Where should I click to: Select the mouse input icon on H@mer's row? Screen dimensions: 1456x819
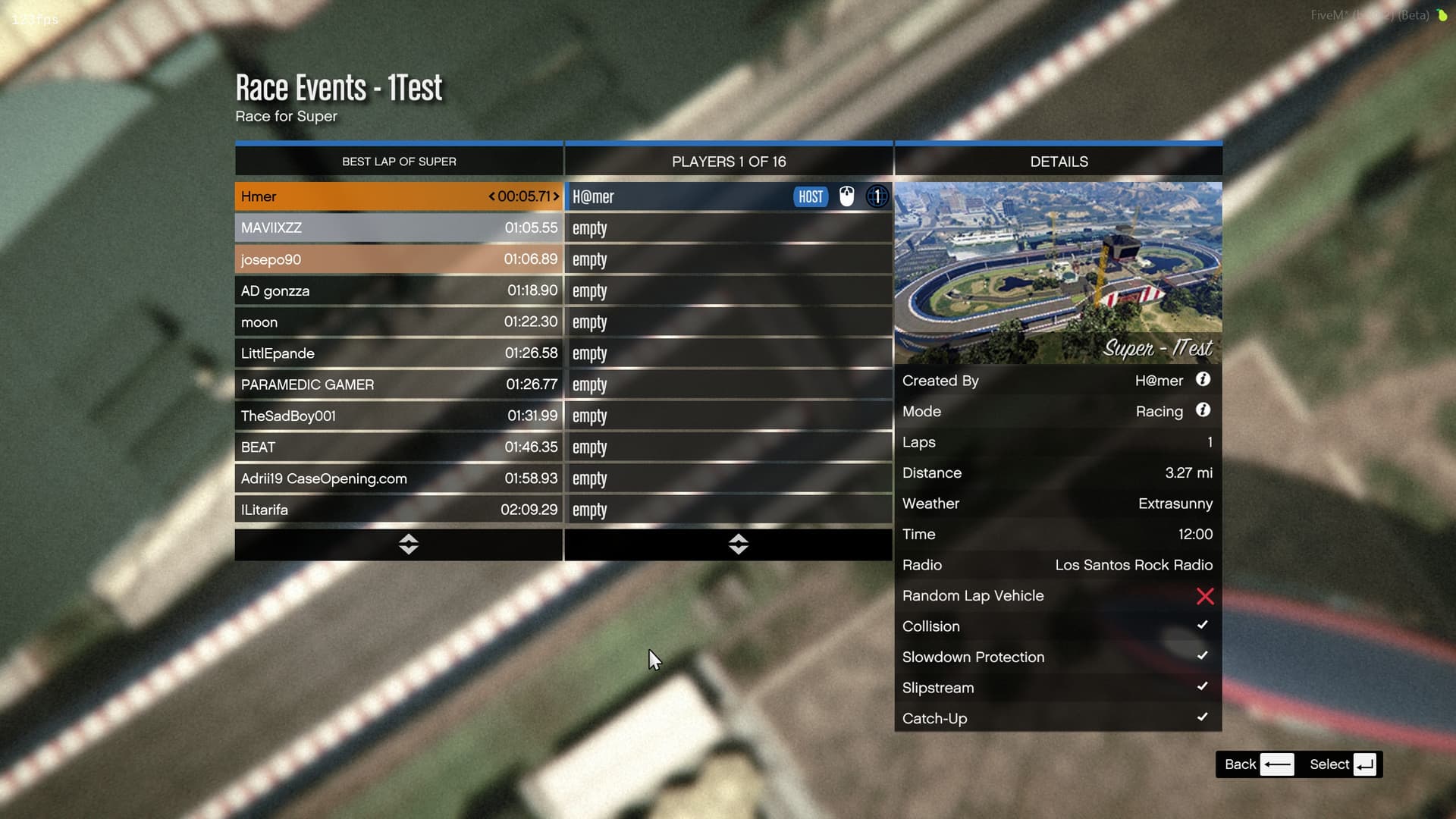846,196
